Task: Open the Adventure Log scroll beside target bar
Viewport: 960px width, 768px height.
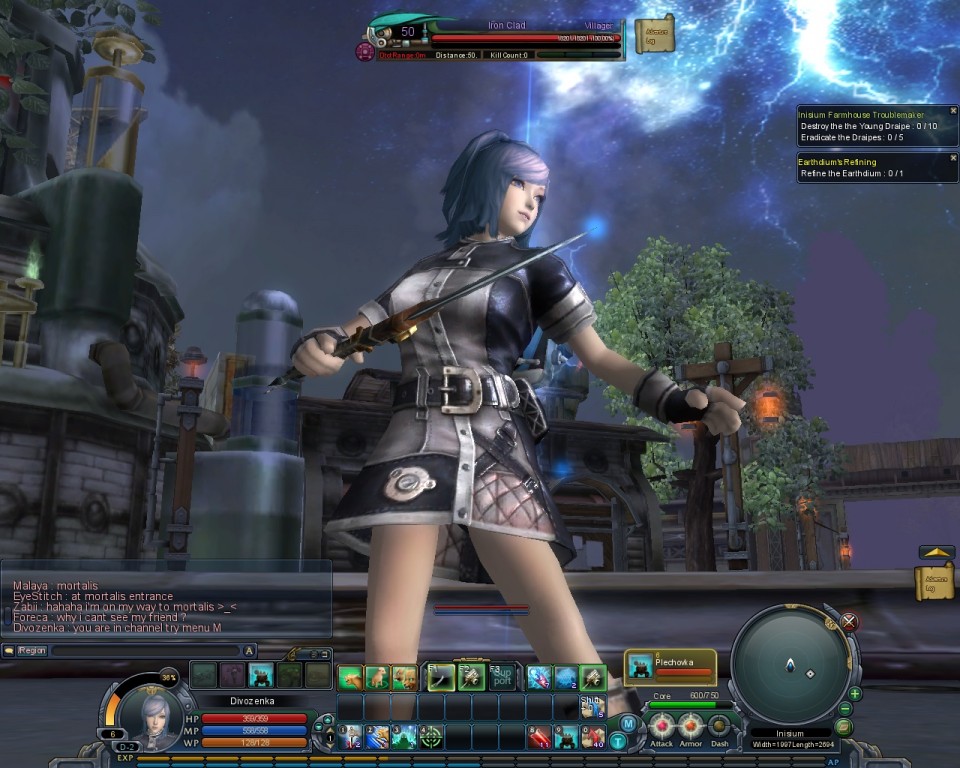Action: click(x=655, y=35)
